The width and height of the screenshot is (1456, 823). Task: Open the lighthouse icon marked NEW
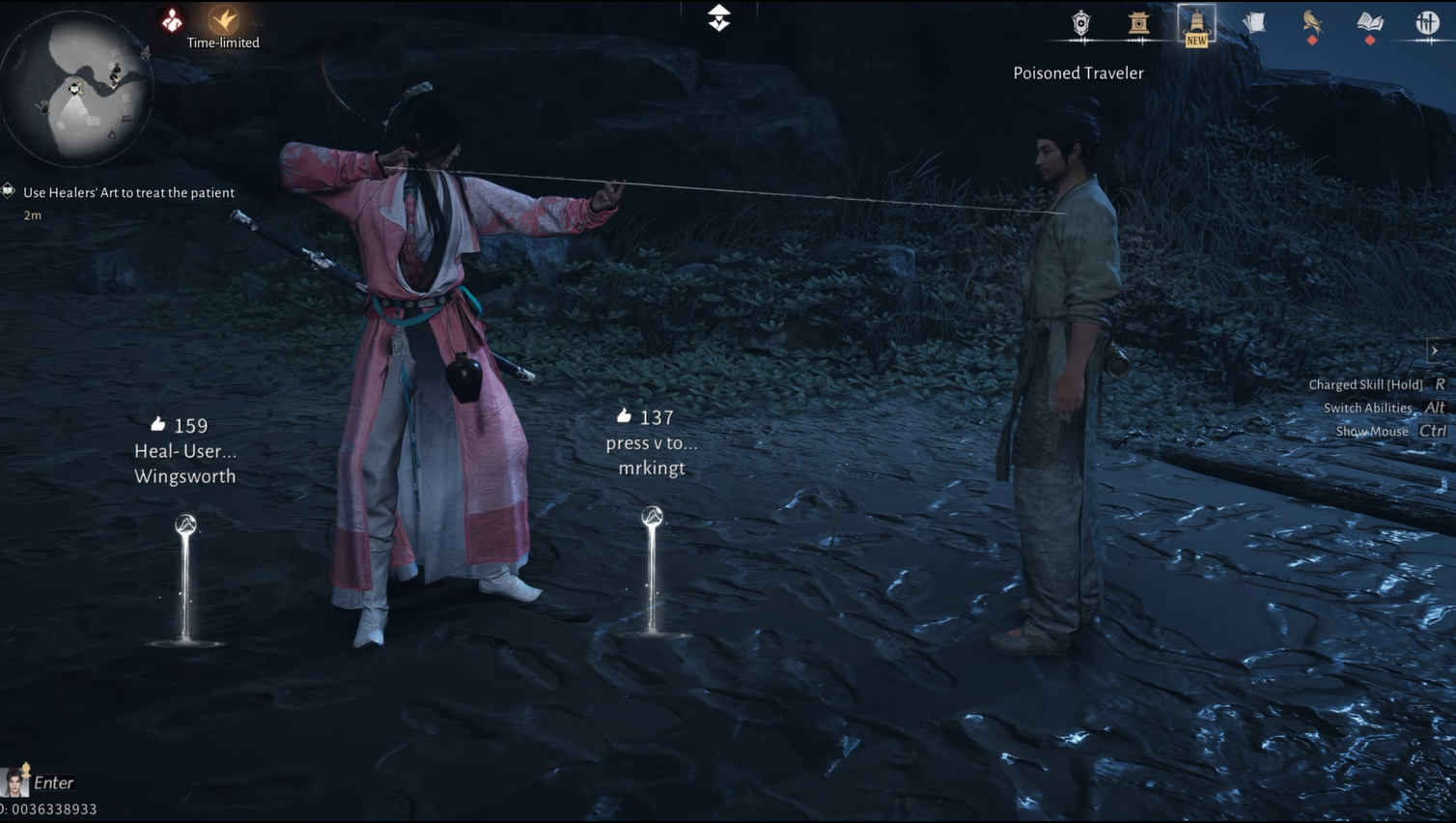click(x=1196, y=23)
